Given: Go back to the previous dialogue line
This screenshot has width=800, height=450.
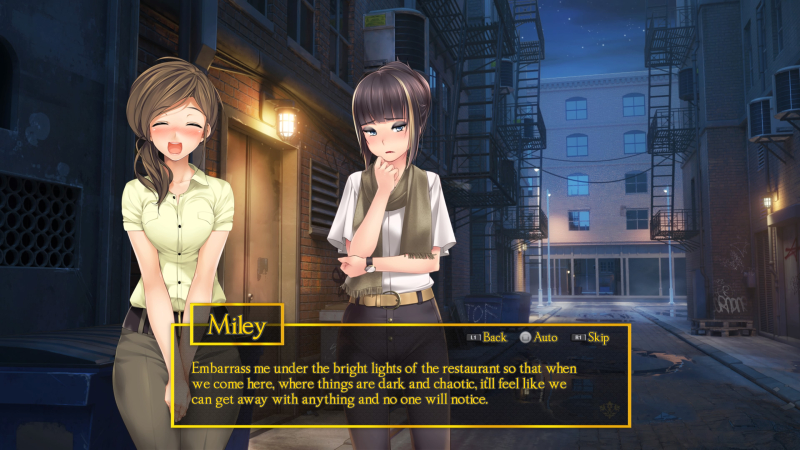Looking at the screenshot, I should coord(493,337).
